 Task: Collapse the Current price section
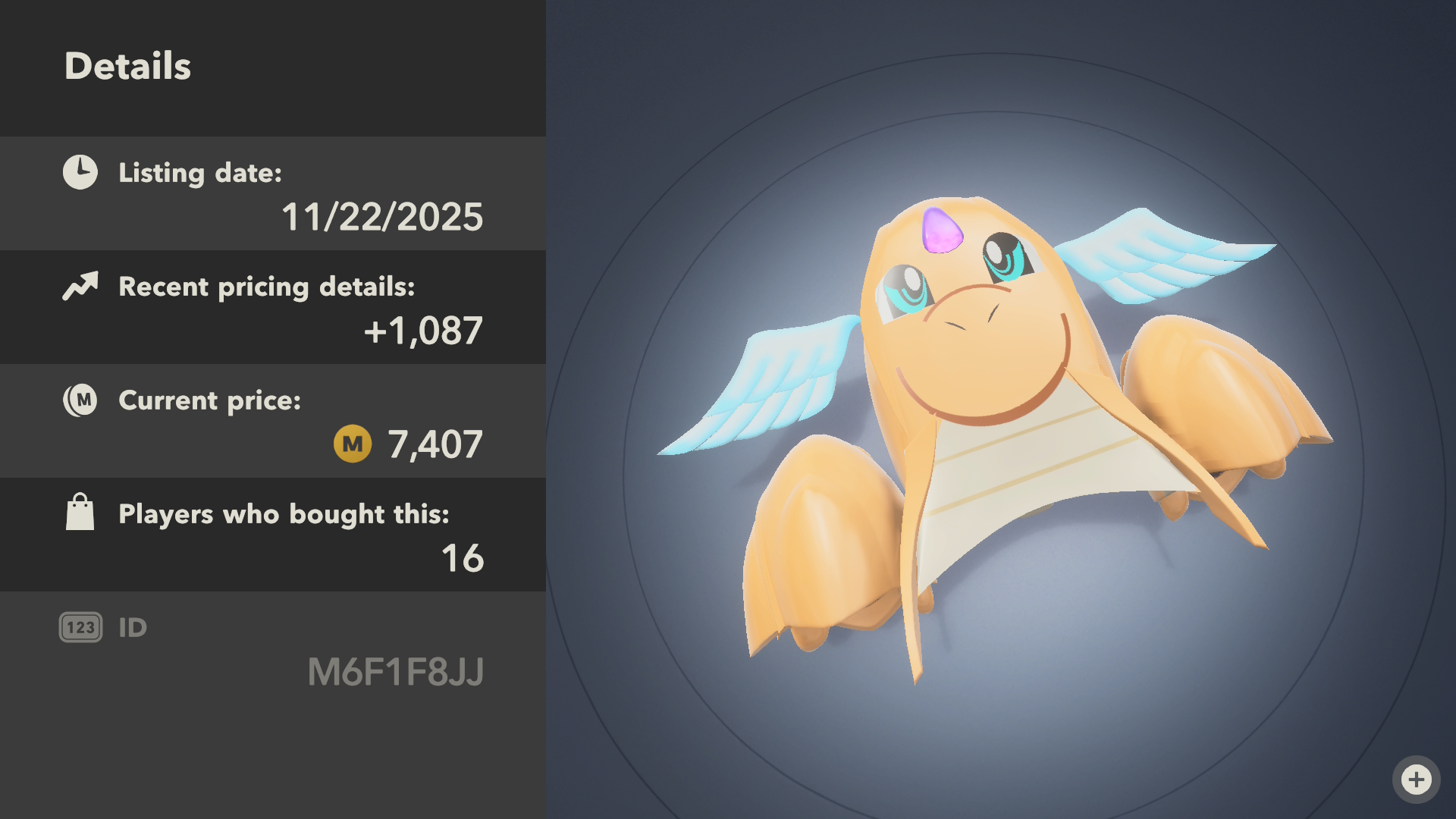tap(273, 420)
